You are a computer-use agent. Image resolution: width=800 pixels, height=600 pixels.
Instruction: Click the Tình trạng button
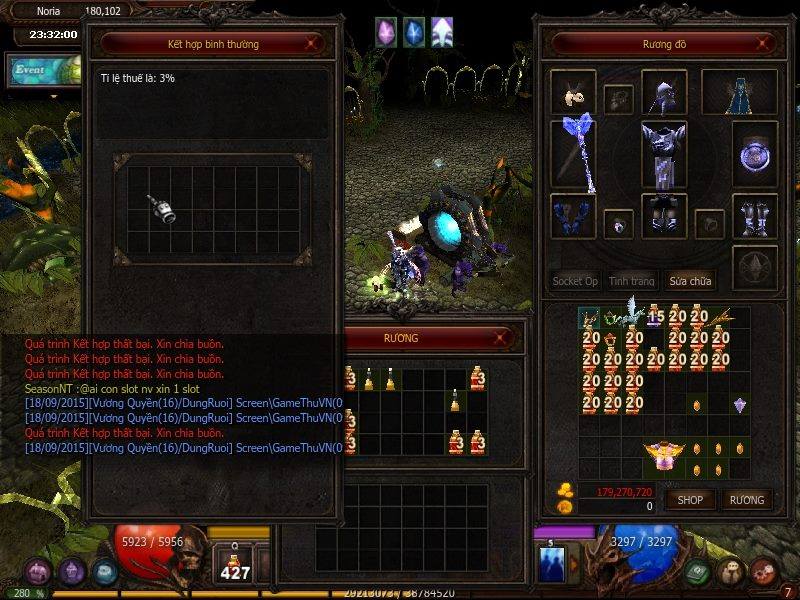coord(632,281)
